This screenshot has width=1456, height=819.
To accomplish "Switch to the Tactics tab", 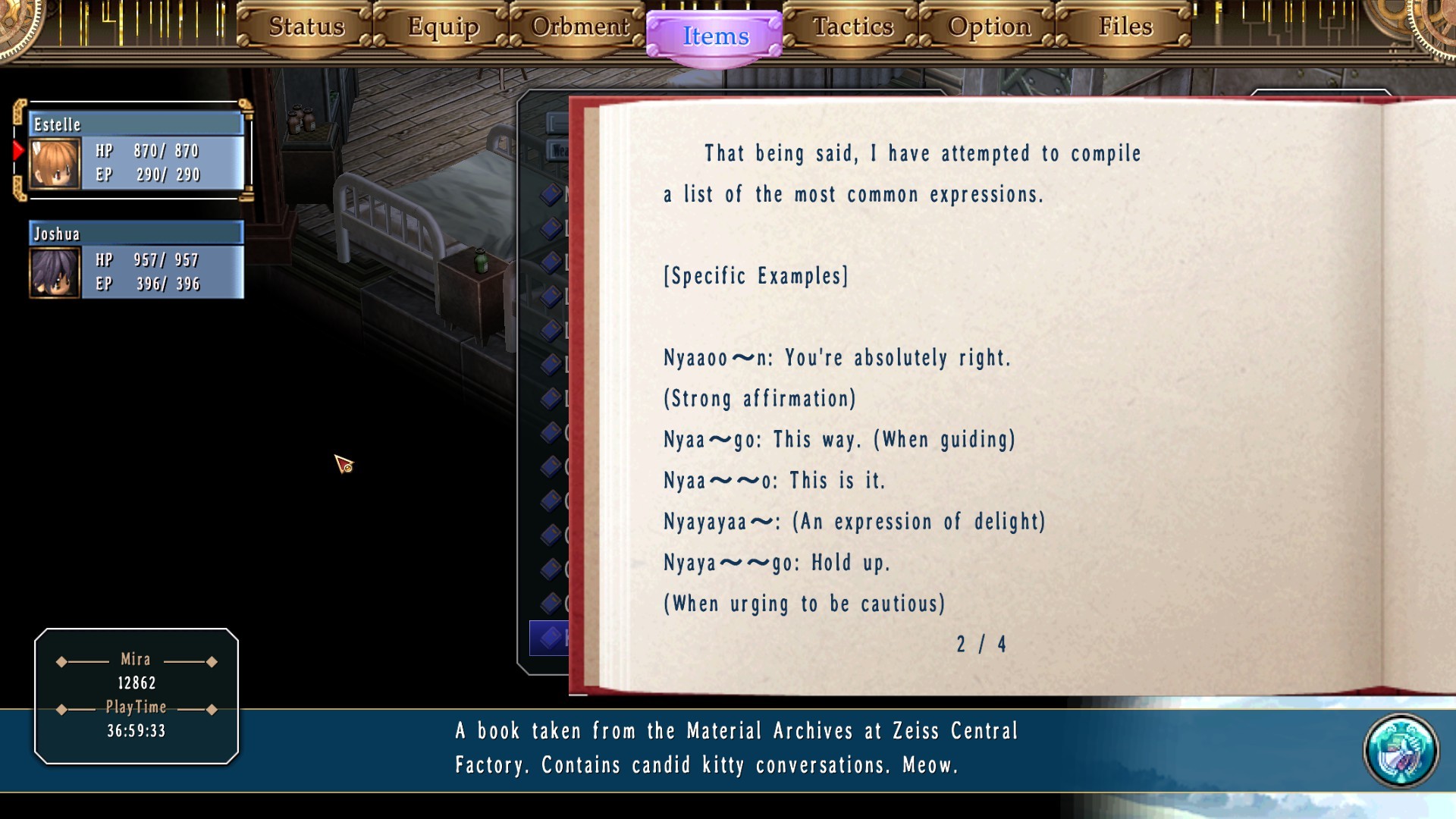I will (x=852, y=27).
